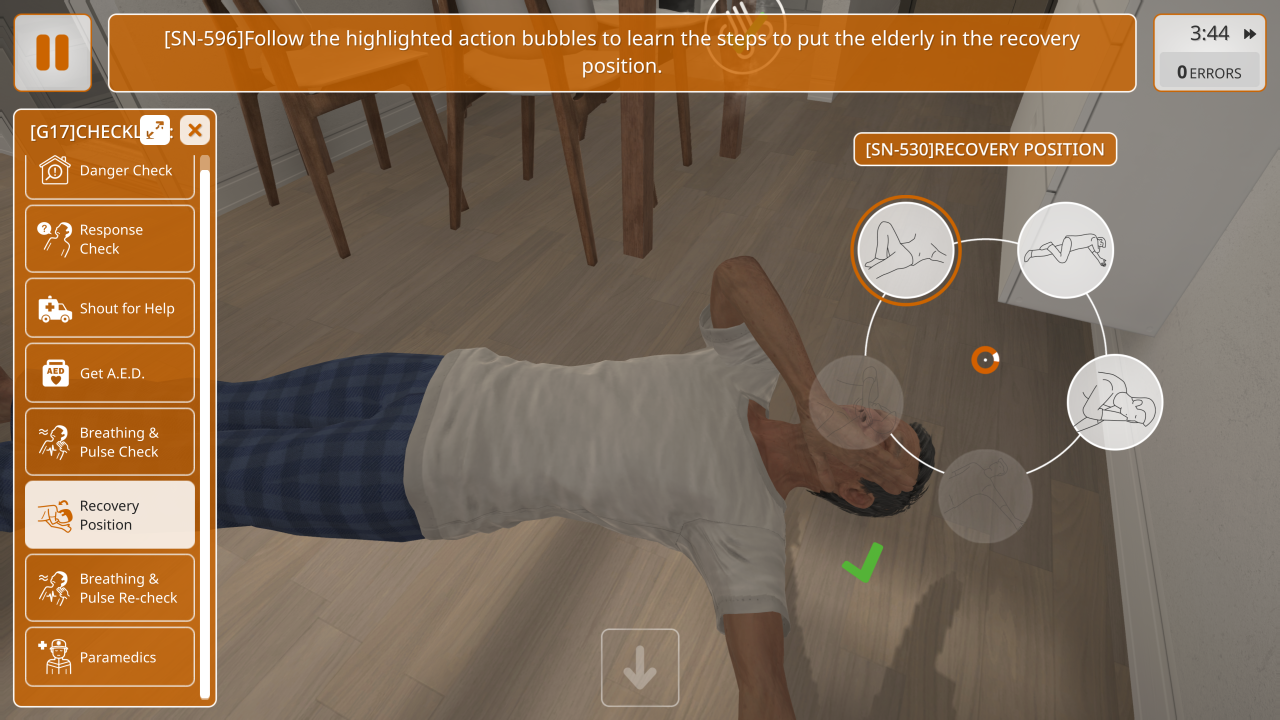
Task: Collapse the checklist with the arrows icon
Action: pos(155,129)
